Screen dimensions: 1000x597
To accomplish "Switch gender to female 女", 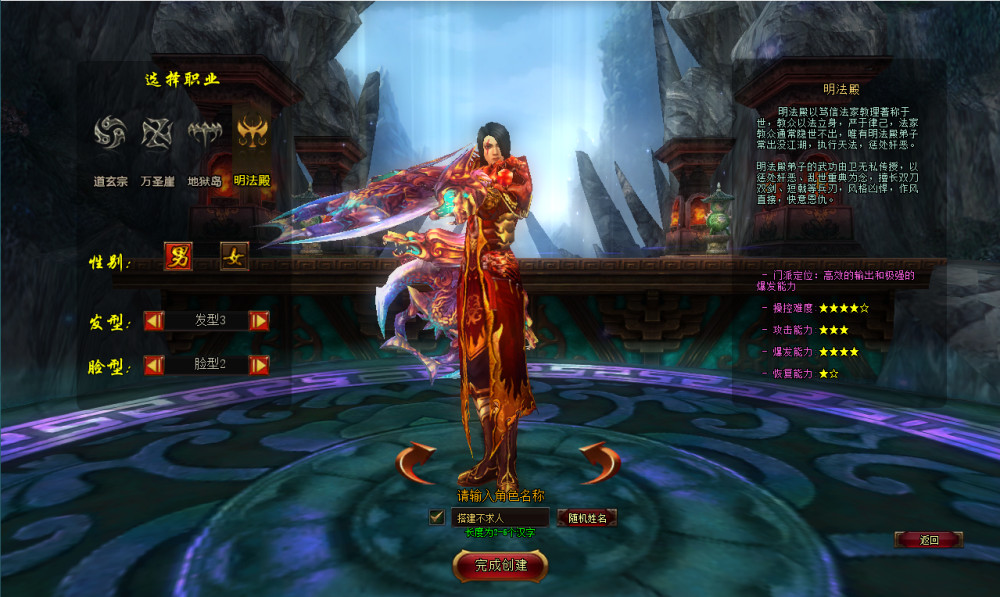I will (x=235, y=257).
